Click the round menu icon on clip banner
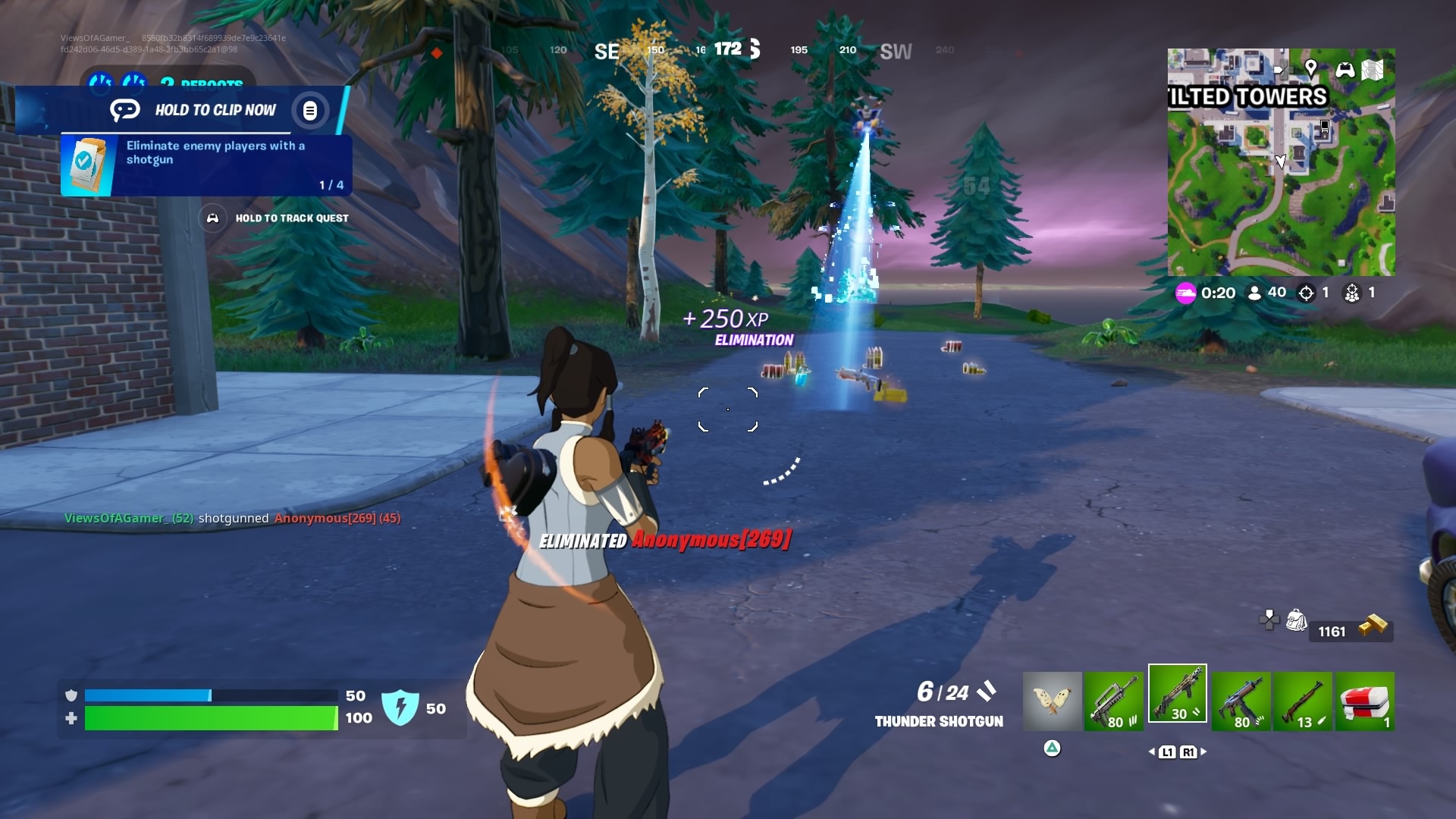Screen dimensions: 1456x819 pos(309,111)
